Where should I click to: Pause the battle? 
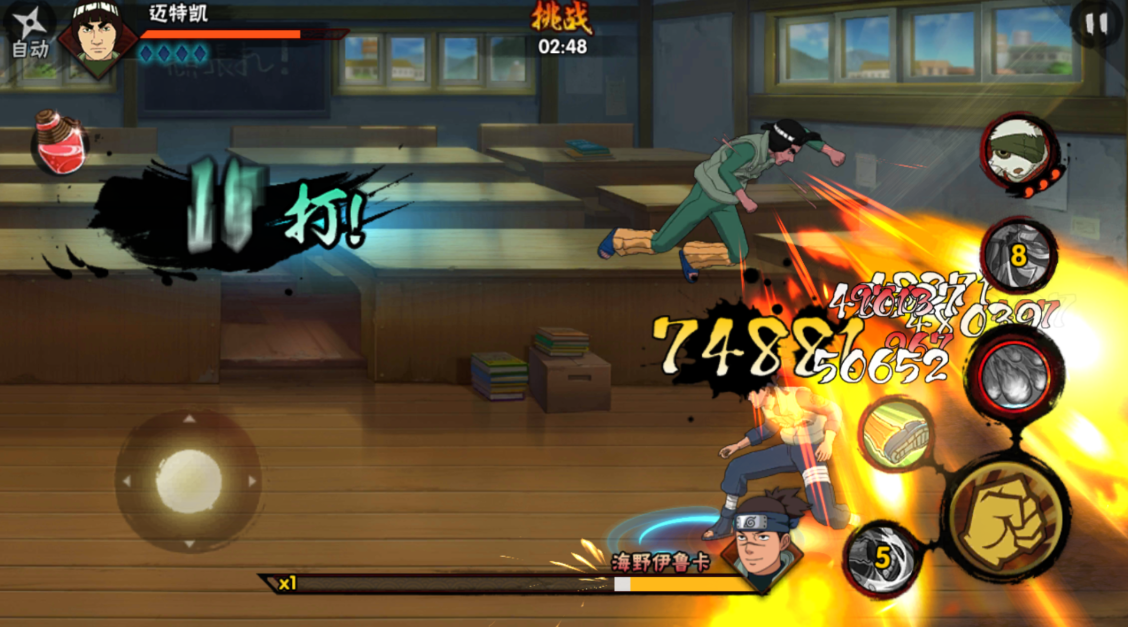[1097, 25]
